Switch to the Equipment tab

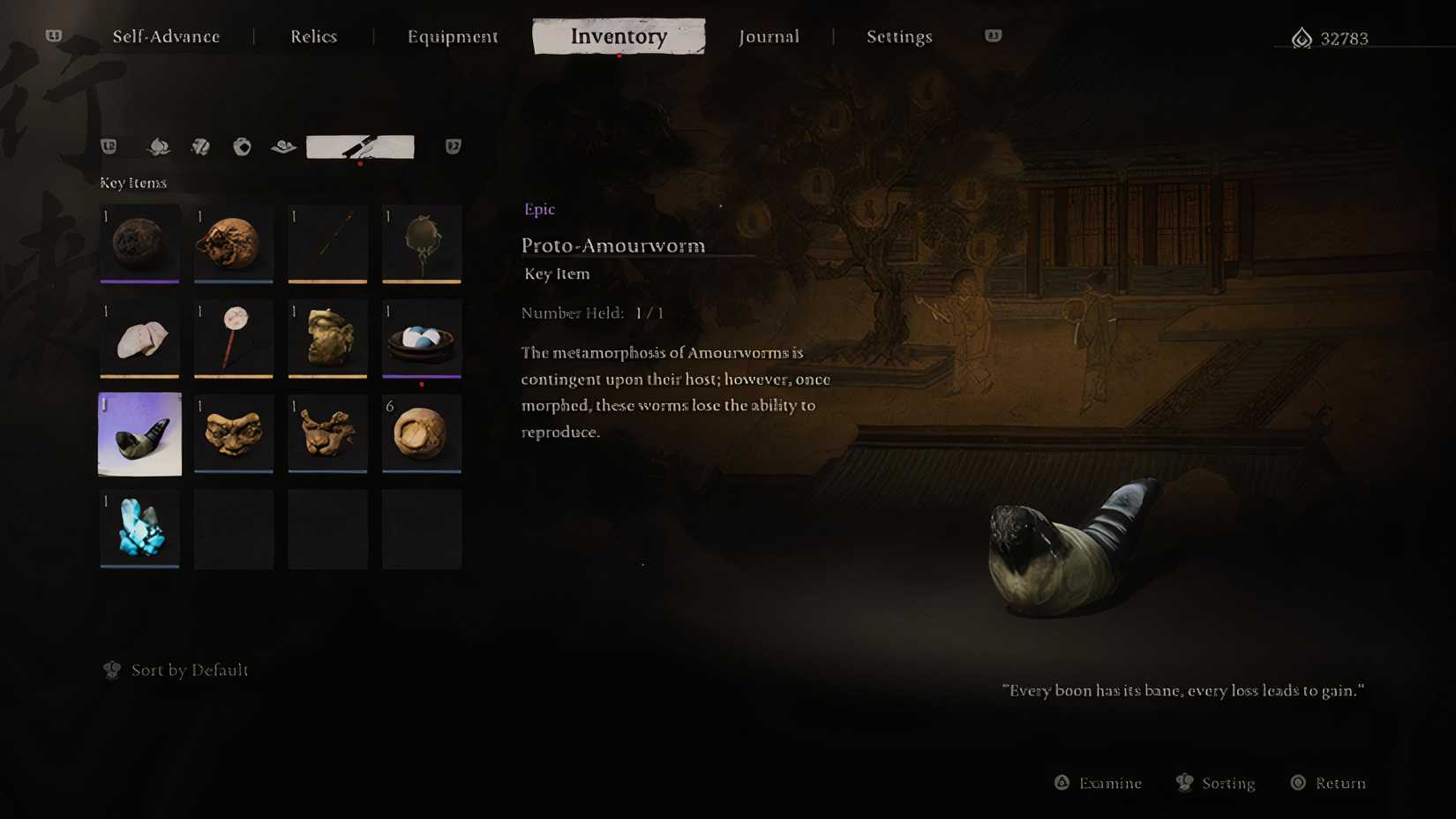[x=453, y=36]
